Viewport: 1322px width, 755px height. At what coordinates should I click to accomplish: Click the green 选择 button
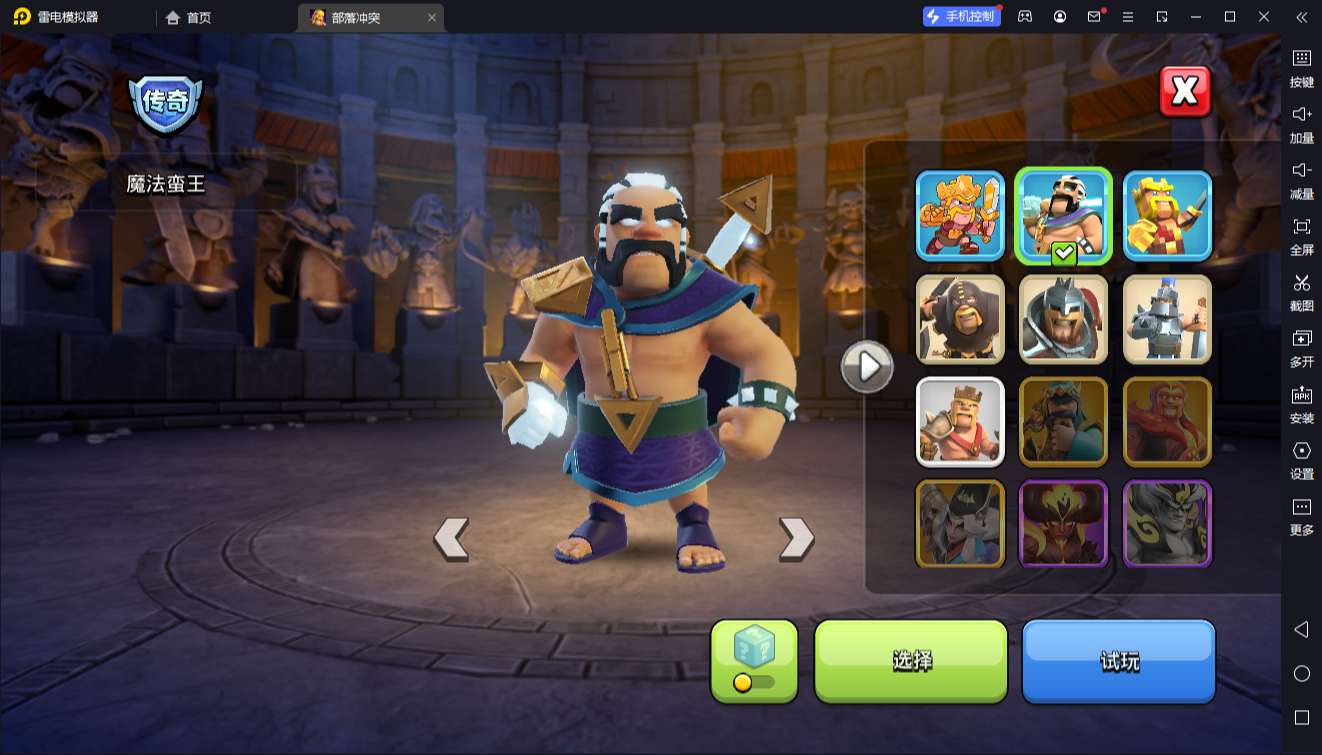pyautogui.click(x=911, y=660)
